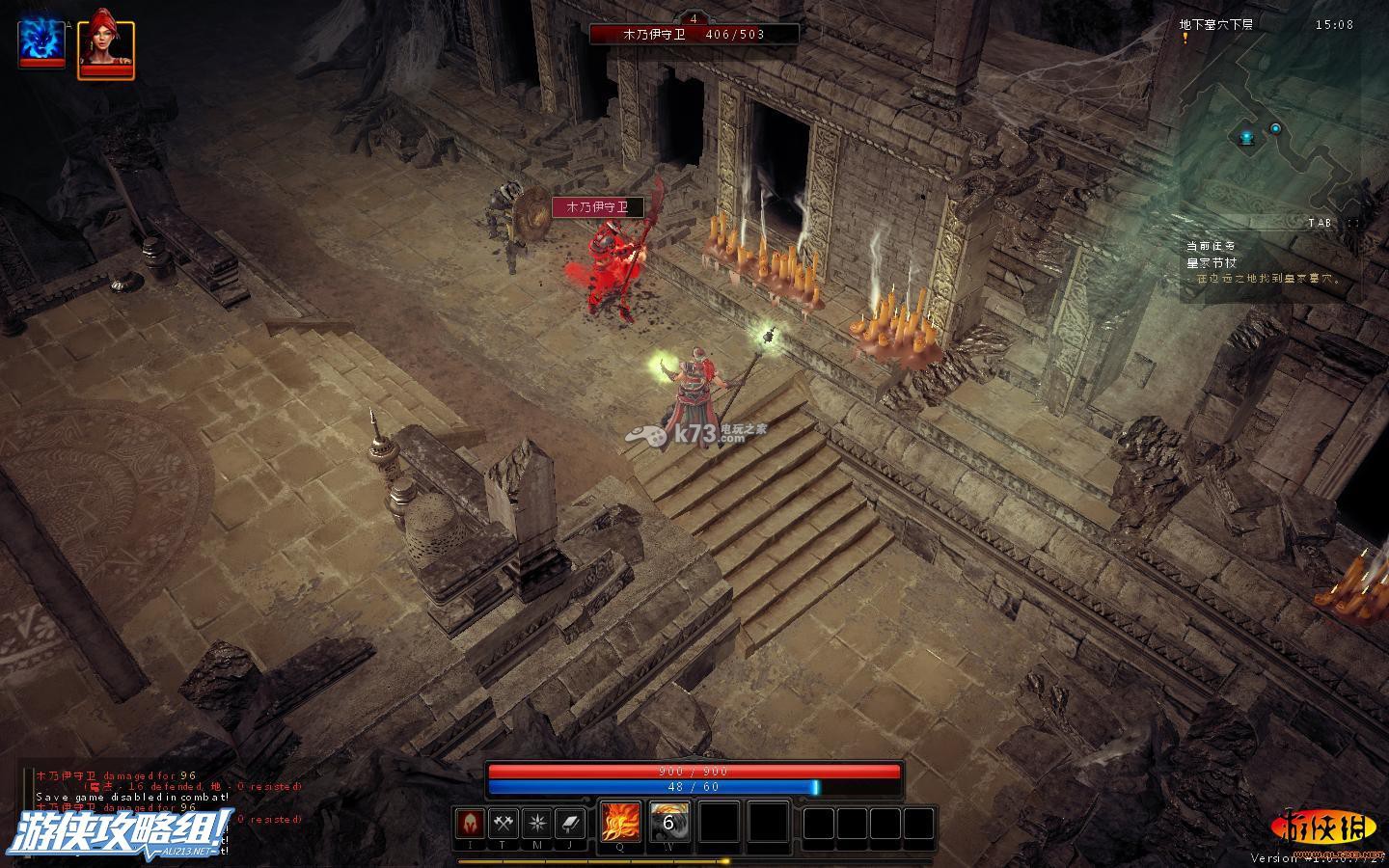The image size is (1389, 868).
Task: Open the journal book button
Action: [569, 824]
